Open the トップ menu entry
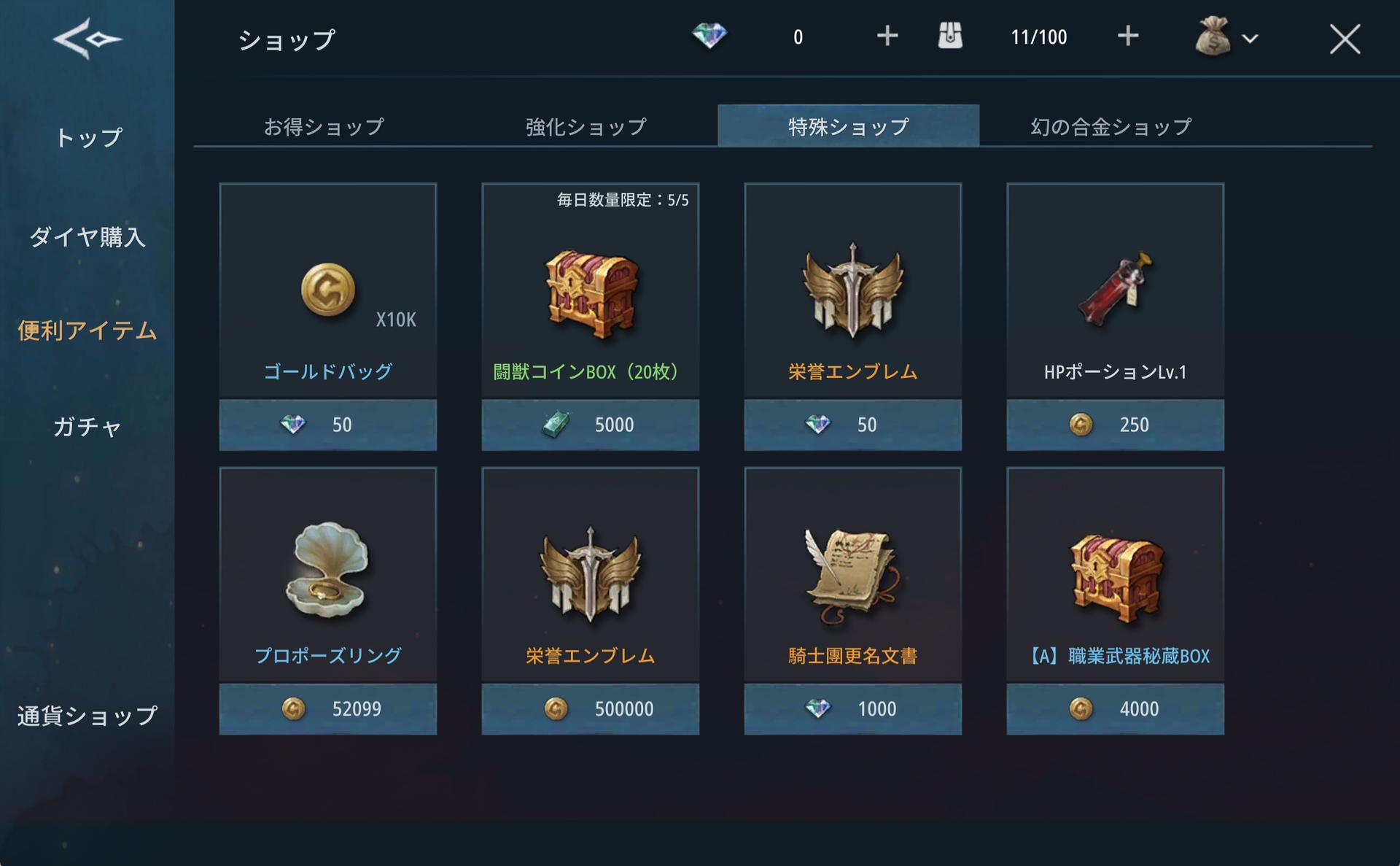Image resolution: width=1400 pixels, height=866 pixels. [87, 138]
